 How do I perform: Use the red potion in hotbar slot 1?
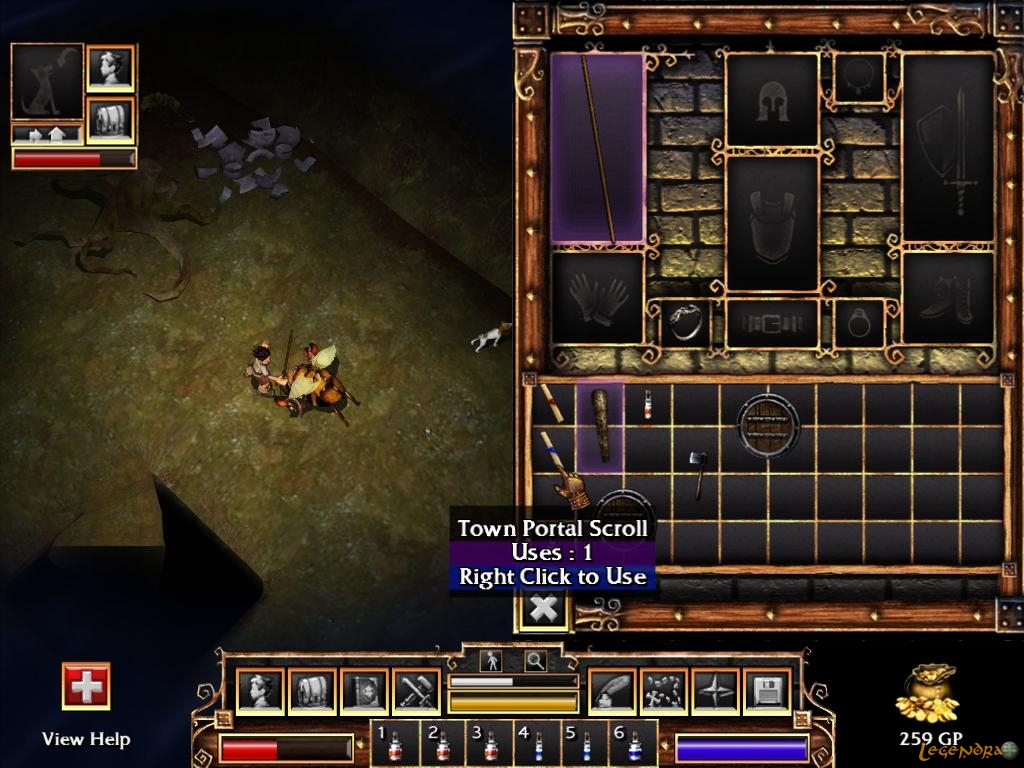[x=392, y=745]
